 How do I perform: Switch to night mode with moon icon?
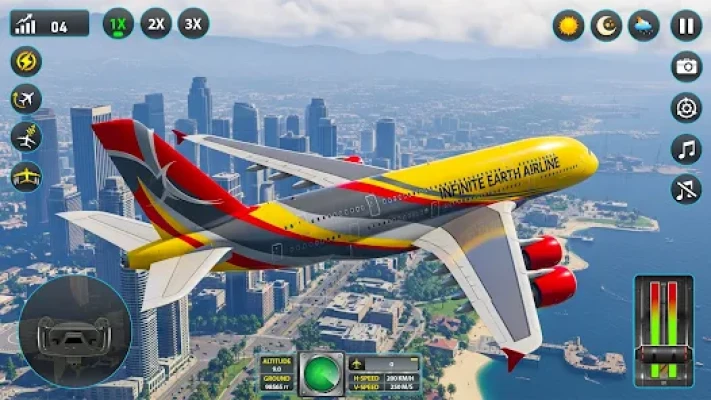click(606, 25)
